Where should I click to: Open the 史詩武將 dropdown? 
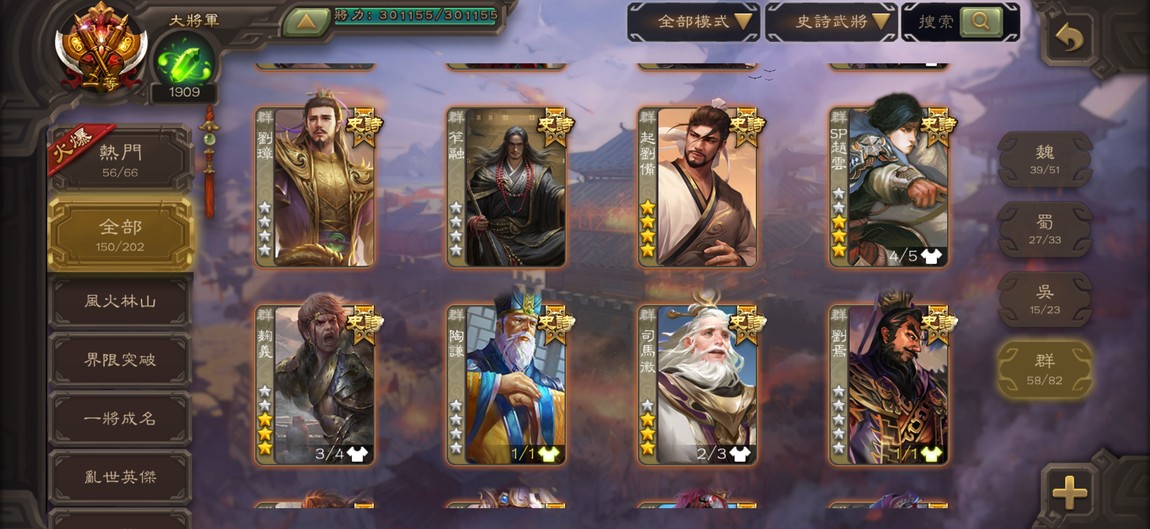pos(831,21)
